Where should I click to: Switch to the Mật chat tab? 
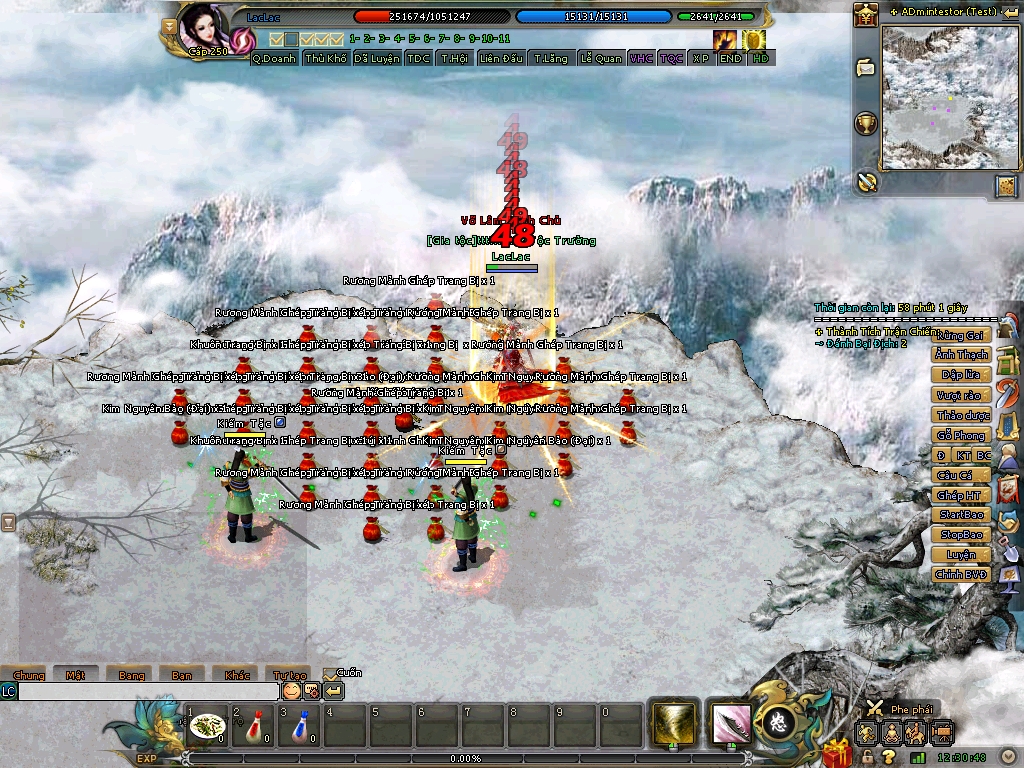point(76,675)
